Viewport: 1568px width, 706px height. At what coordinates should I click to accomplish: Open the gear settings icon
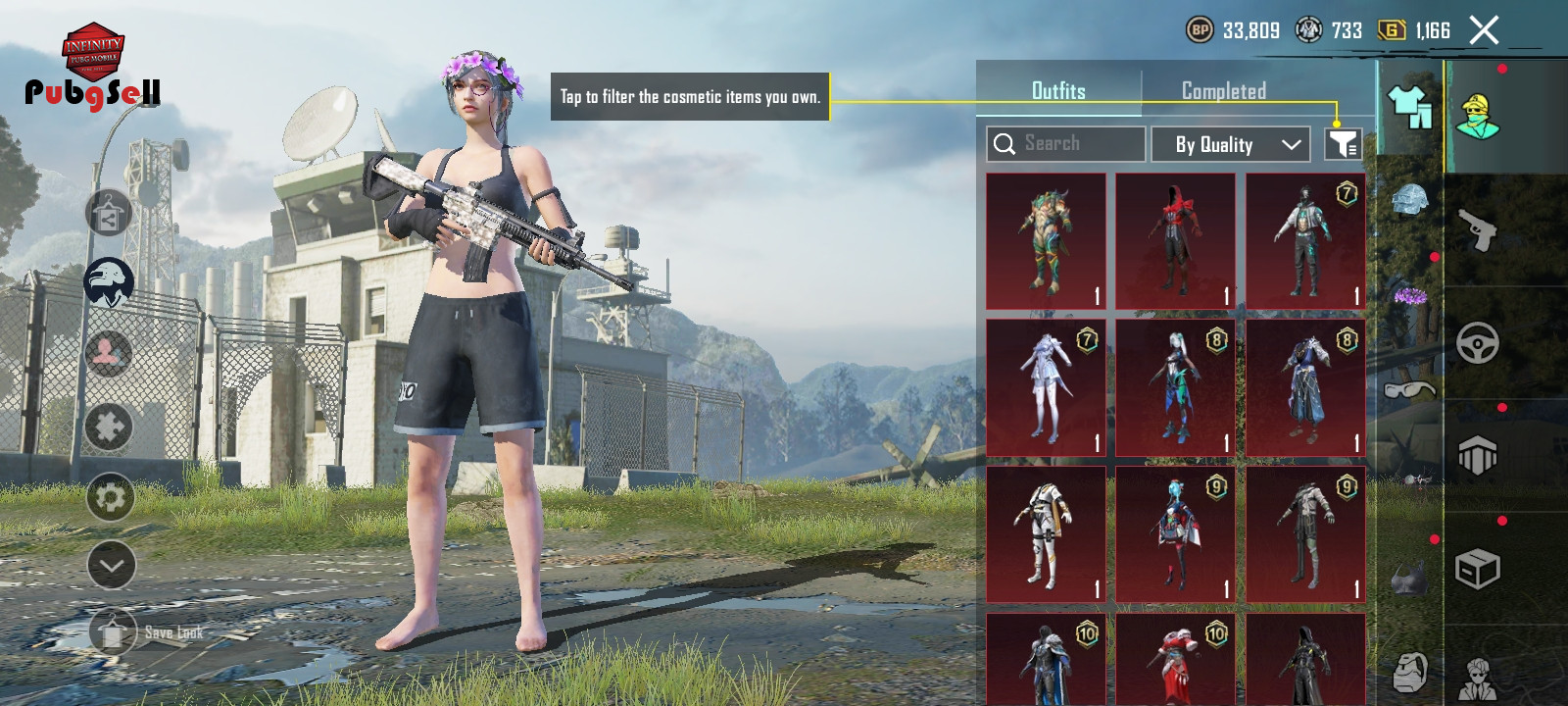(110, 498)
